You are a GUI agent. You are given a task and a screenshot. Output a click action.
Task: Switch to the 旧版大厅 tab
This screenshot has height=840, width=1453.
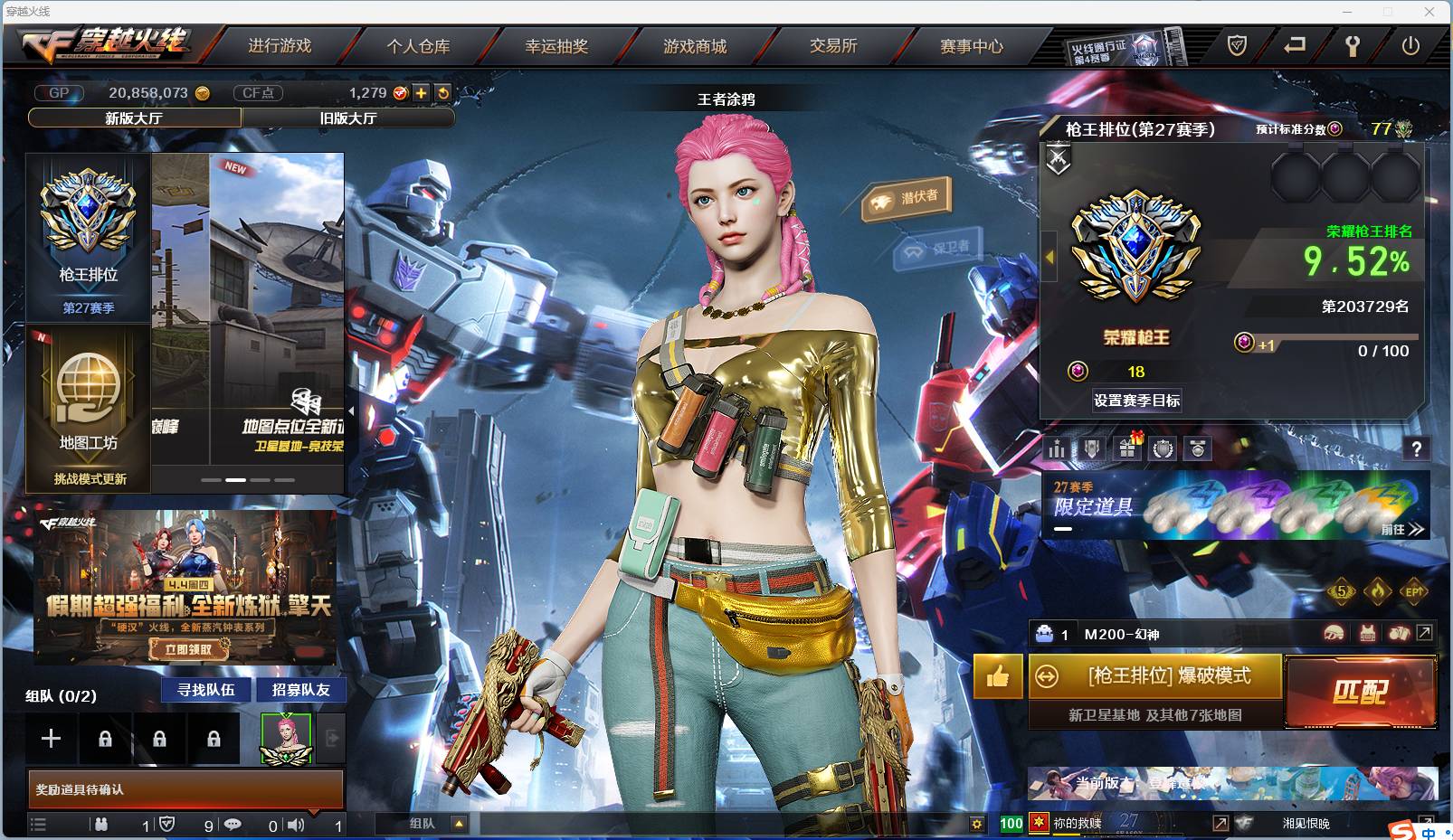(348, 118)
